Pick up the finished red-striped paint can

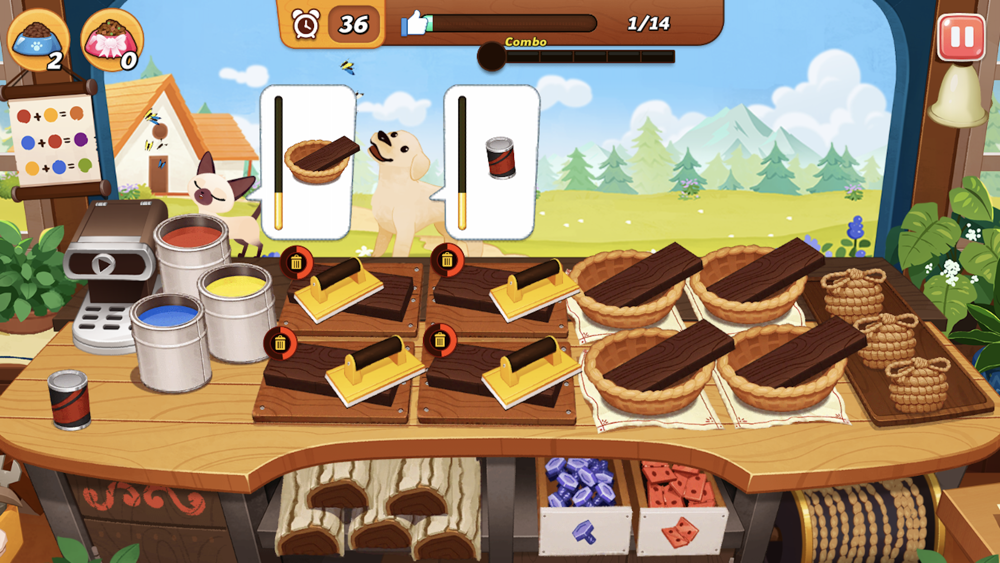pyautogui.click(x=69, y=398)
